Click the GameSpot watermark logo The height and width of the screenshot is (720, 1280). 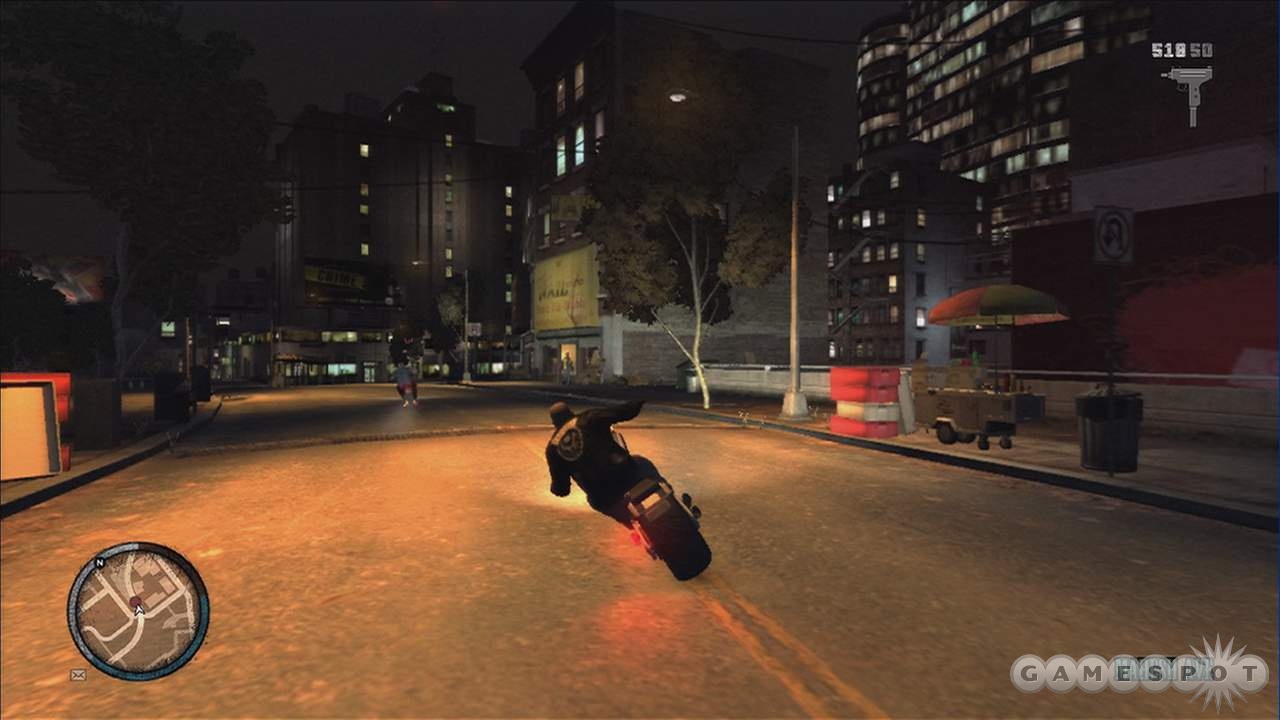tap(1138, 673)
